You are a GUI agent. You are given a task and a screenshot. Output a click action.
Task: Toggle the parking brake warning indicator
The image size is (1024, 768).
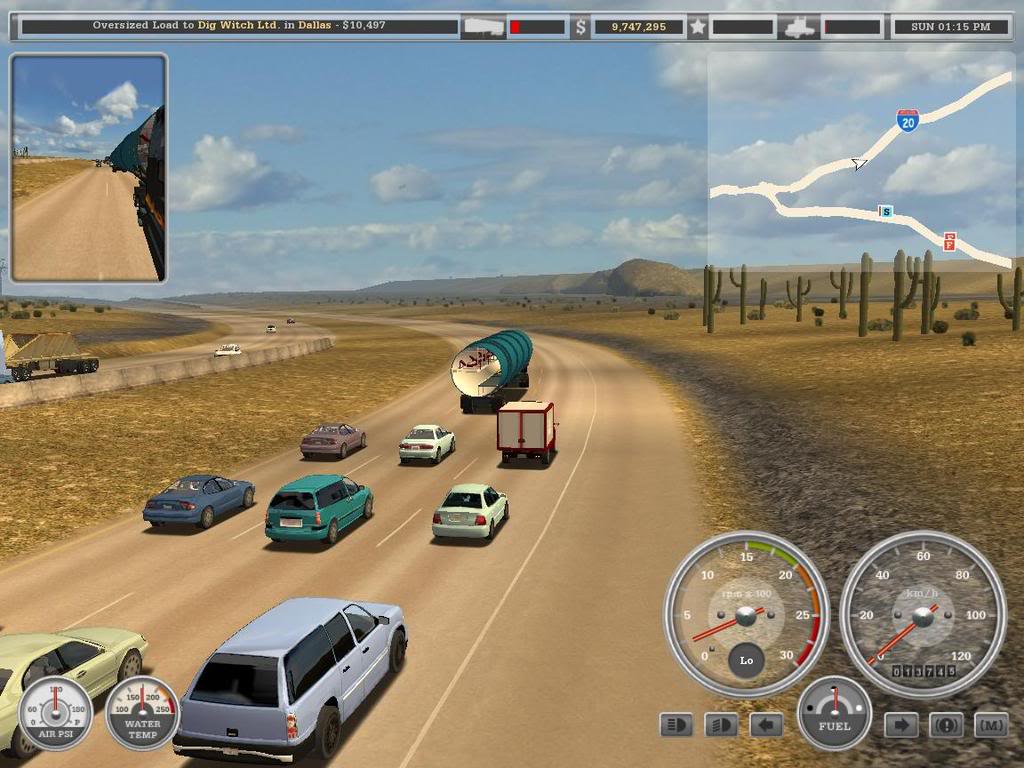point(946,724)
